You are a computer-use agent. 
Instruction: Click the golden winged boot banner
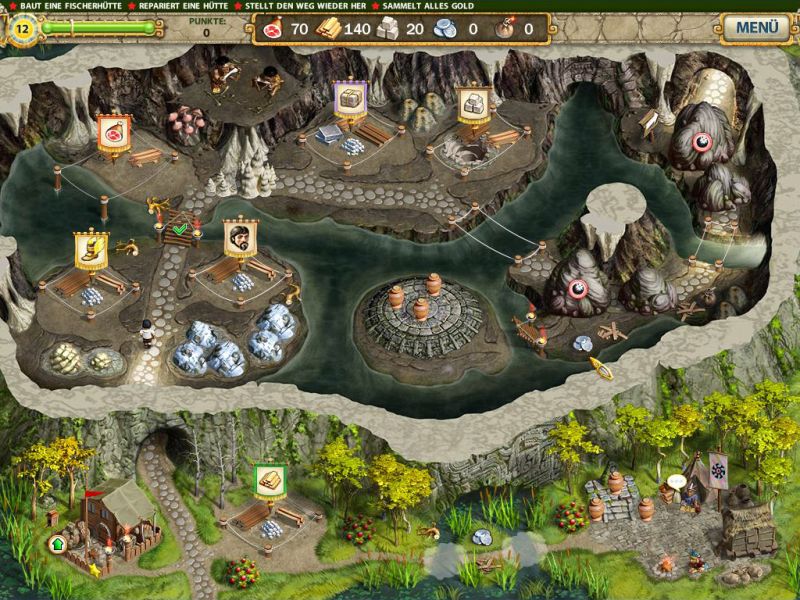(x=91, y=249)
